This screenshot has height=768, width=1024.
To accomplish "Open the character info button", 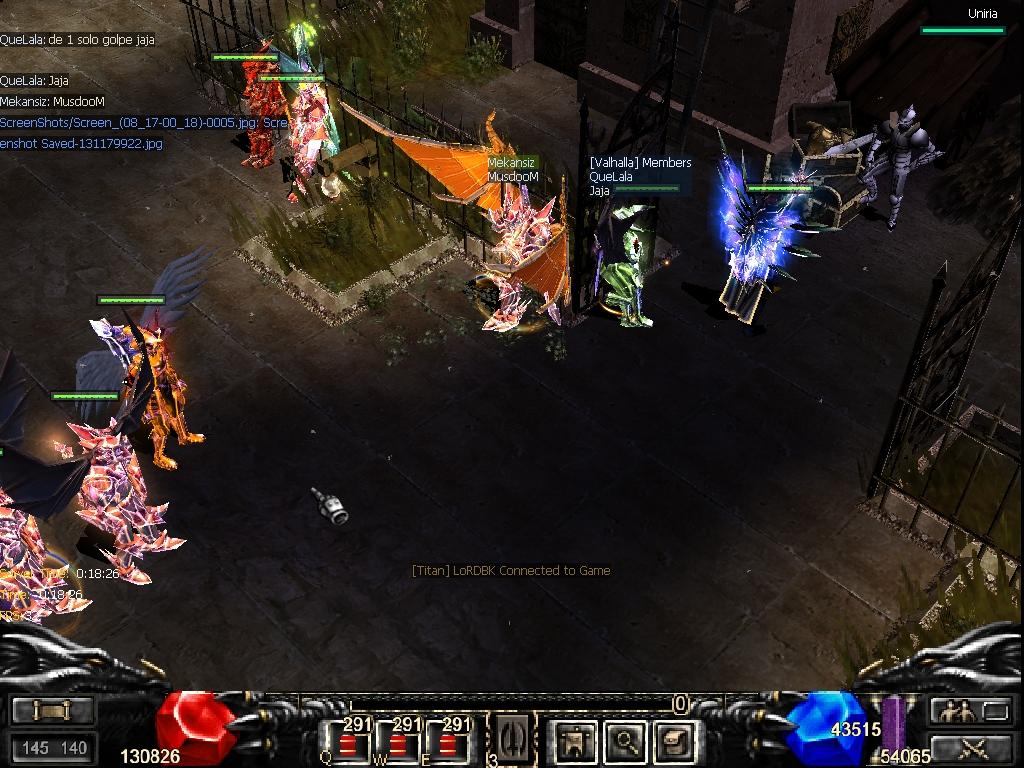I will (x=575, y=741).
